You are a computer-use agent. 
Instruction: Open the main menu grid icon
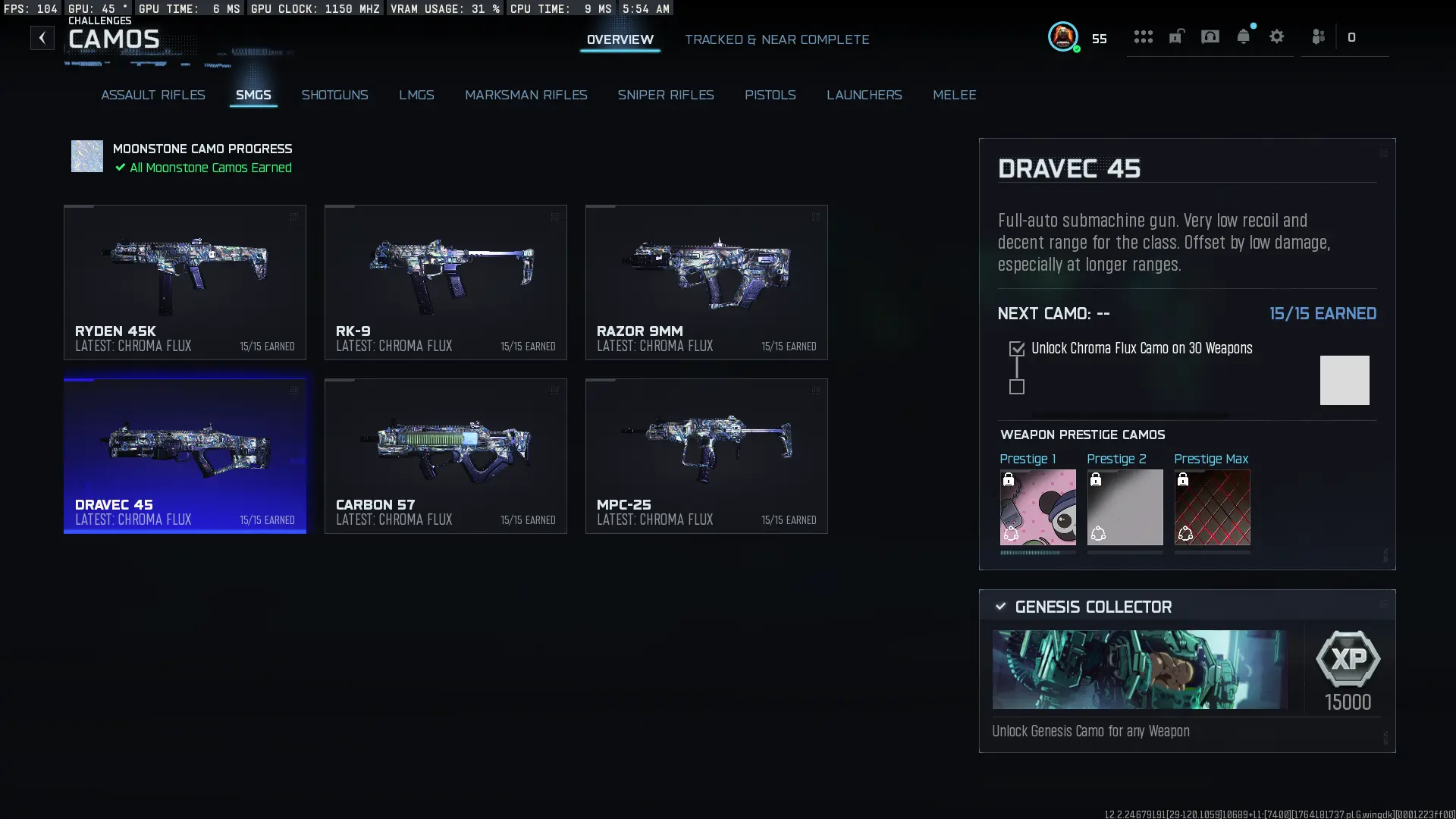[1143, 36]
